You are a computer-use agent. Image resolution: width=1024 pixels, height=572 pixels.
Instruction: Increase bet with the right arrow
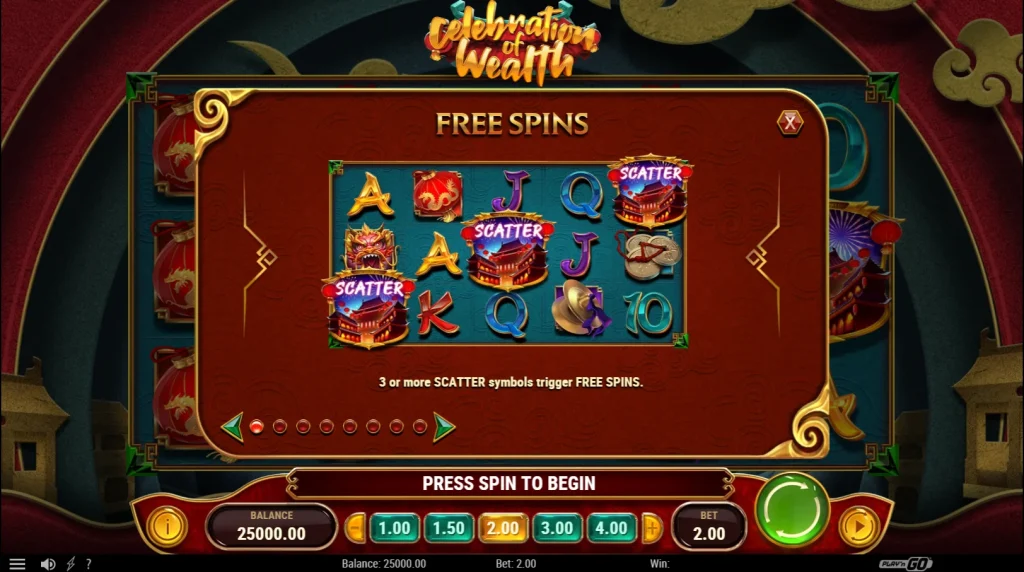[651, 527]
